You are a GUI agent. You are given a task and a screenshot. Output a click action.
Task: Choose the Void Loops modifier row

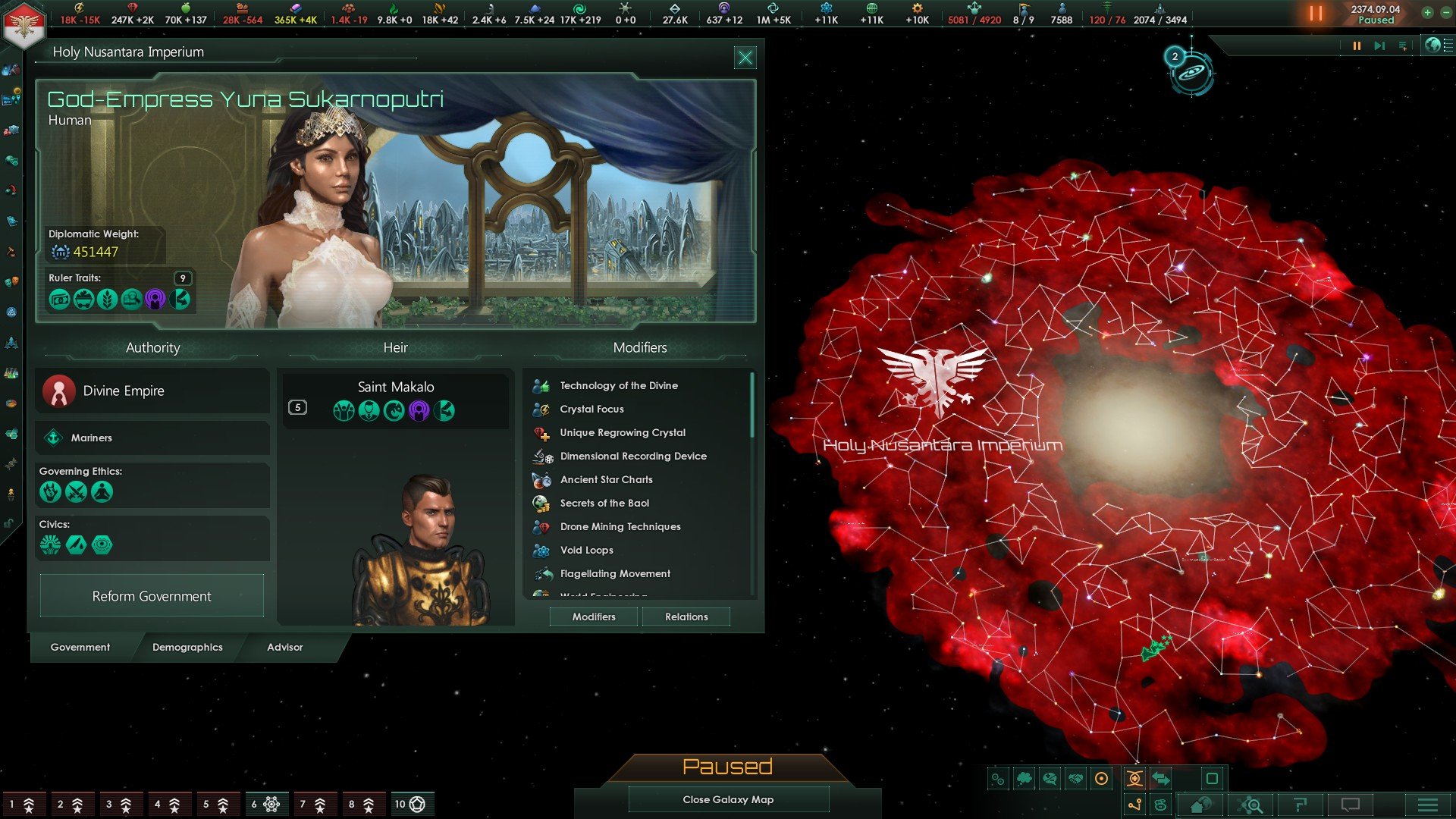[x=586, y=550]
